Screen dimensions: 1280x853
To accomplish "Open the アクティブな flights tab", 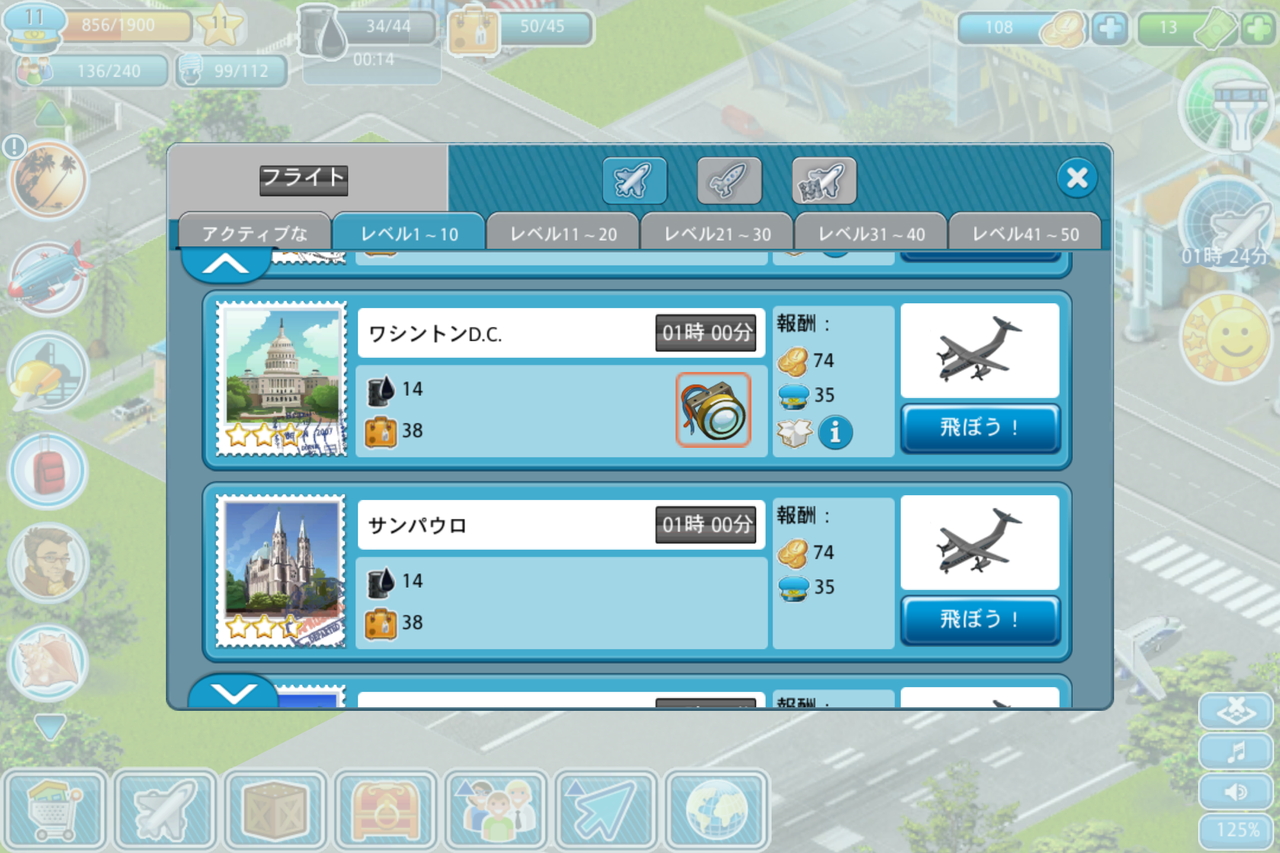I will (x=255, y=231).
